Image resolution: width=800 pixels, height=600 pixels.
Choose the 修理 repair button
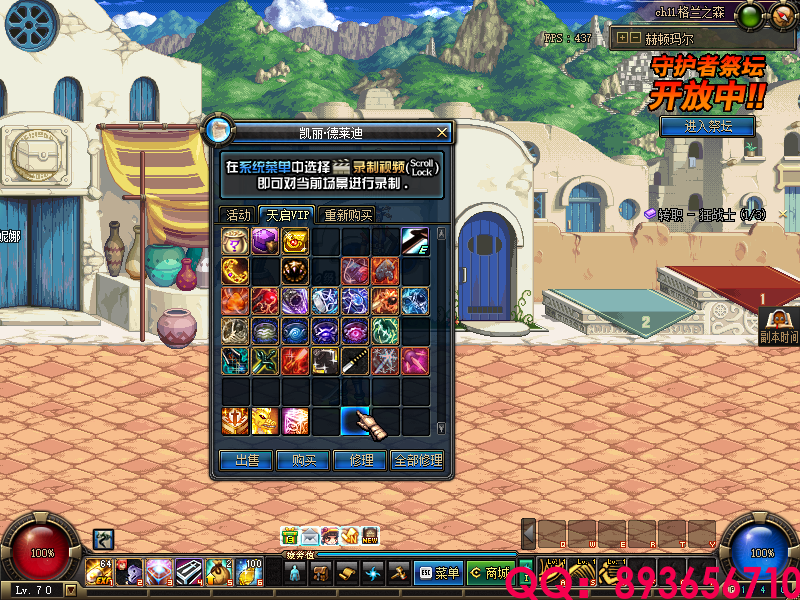(x=360, y=460)
